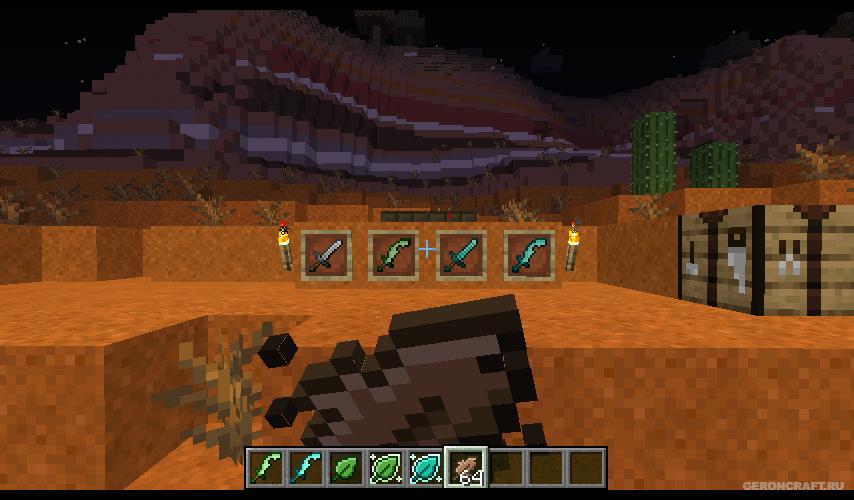Select the cyan curved sword hotbar slot

tap(306, 467)
